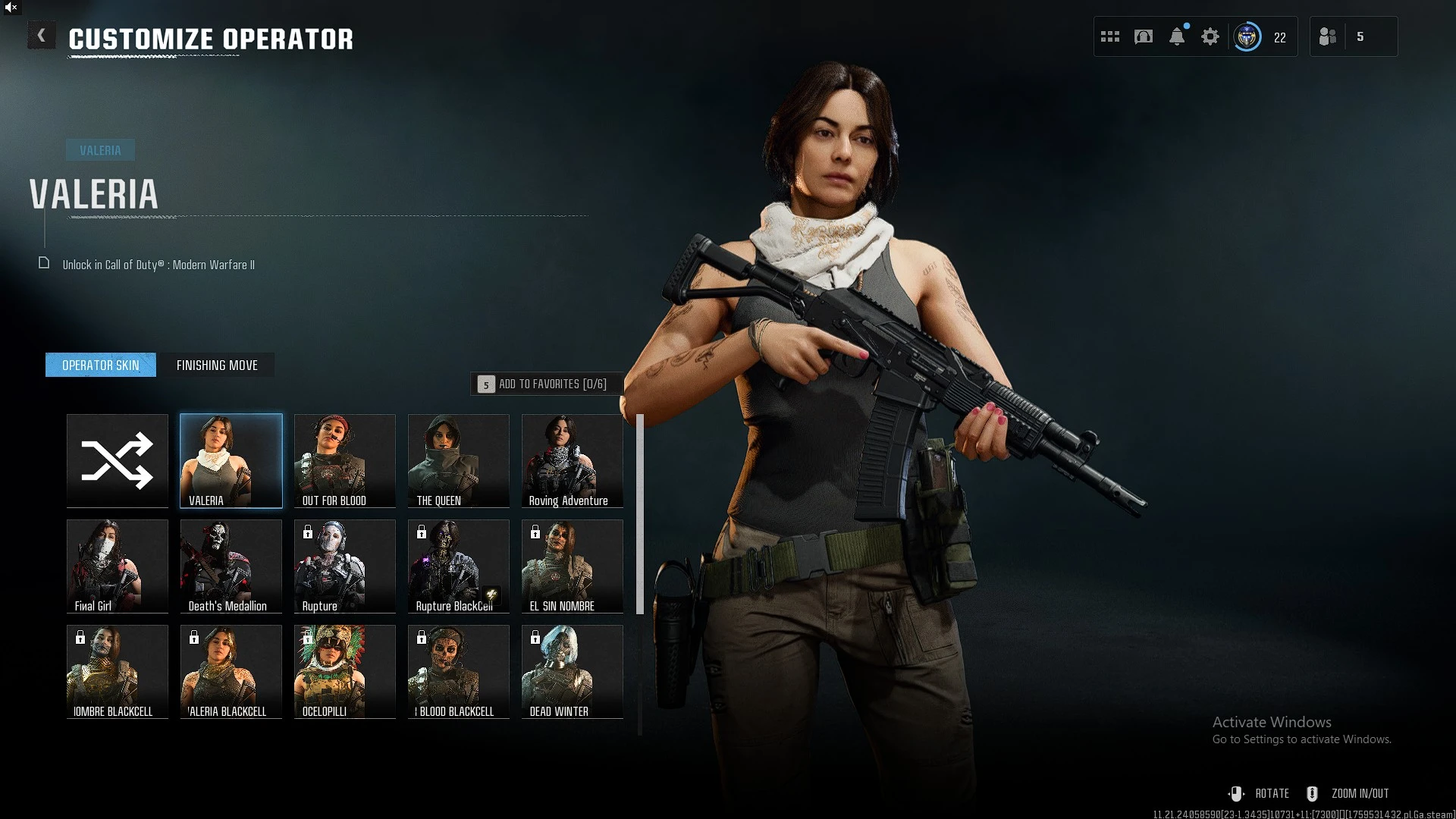Open the notifications bell
This screenshot has height=819, width=1456.
(1177, 36)
